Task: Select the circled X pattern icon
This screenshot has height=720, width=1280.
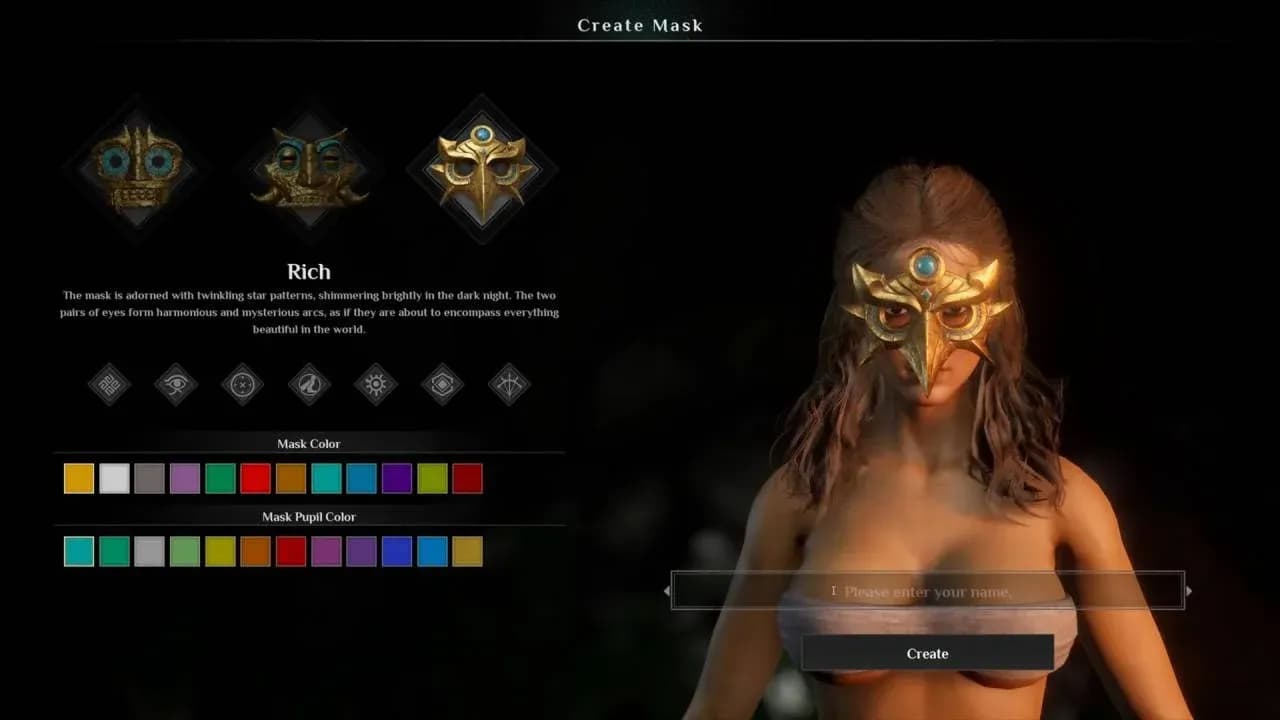Action: click(x=242, y=385)
